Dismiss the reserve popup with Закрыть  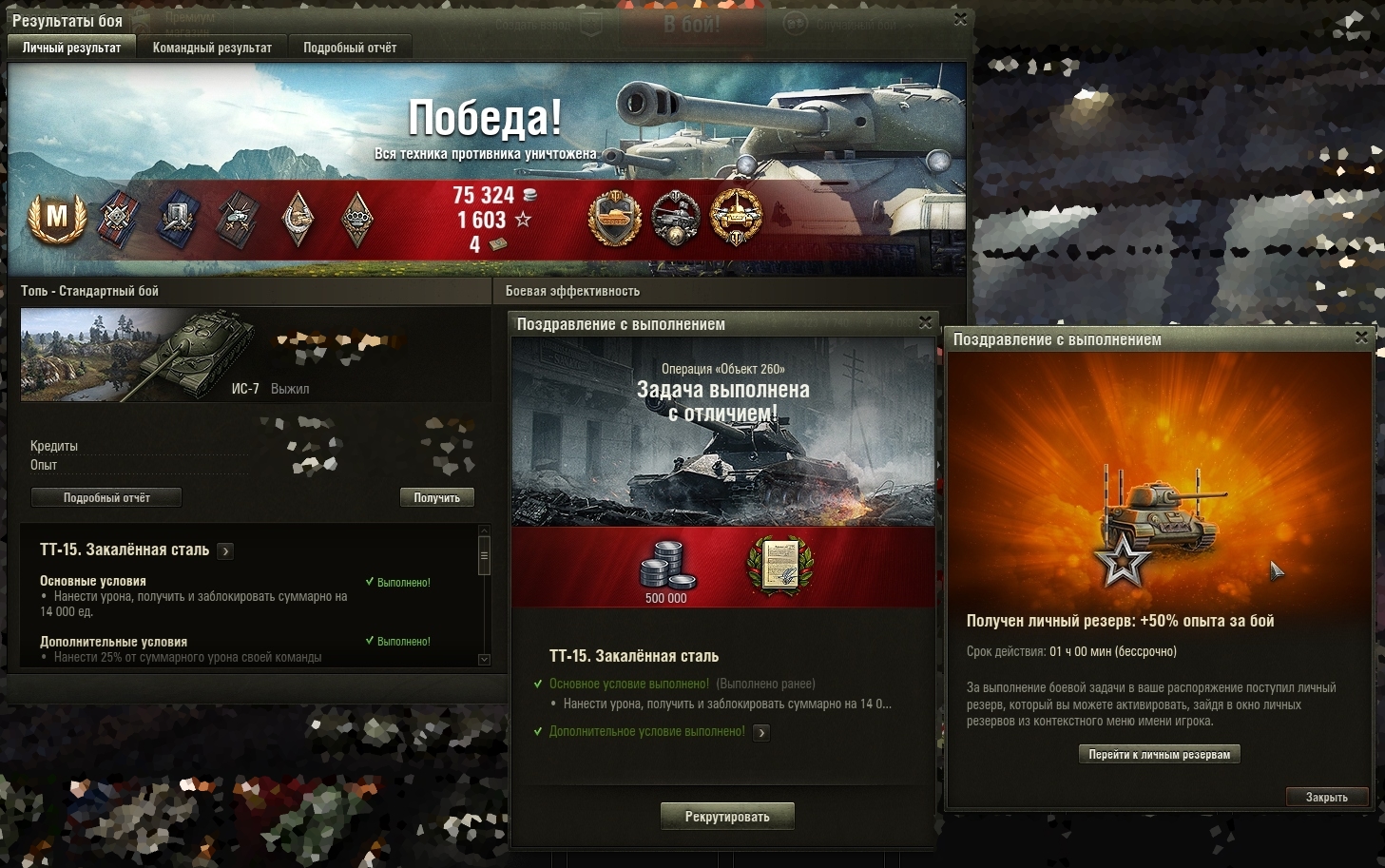[x=1326, y=797]
